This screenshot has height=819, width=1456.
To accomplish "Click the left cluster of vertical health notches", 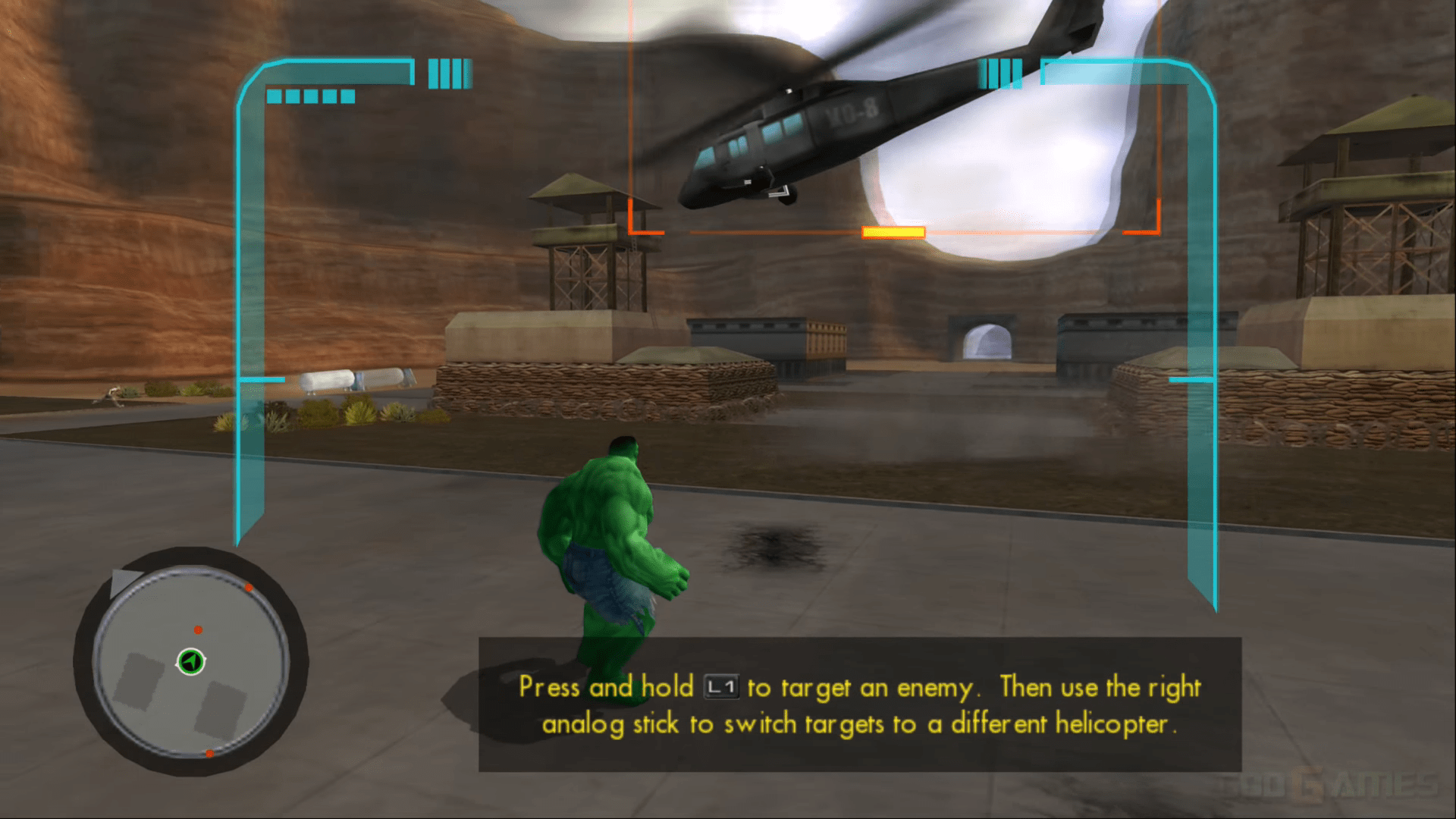I will [450, 74].
